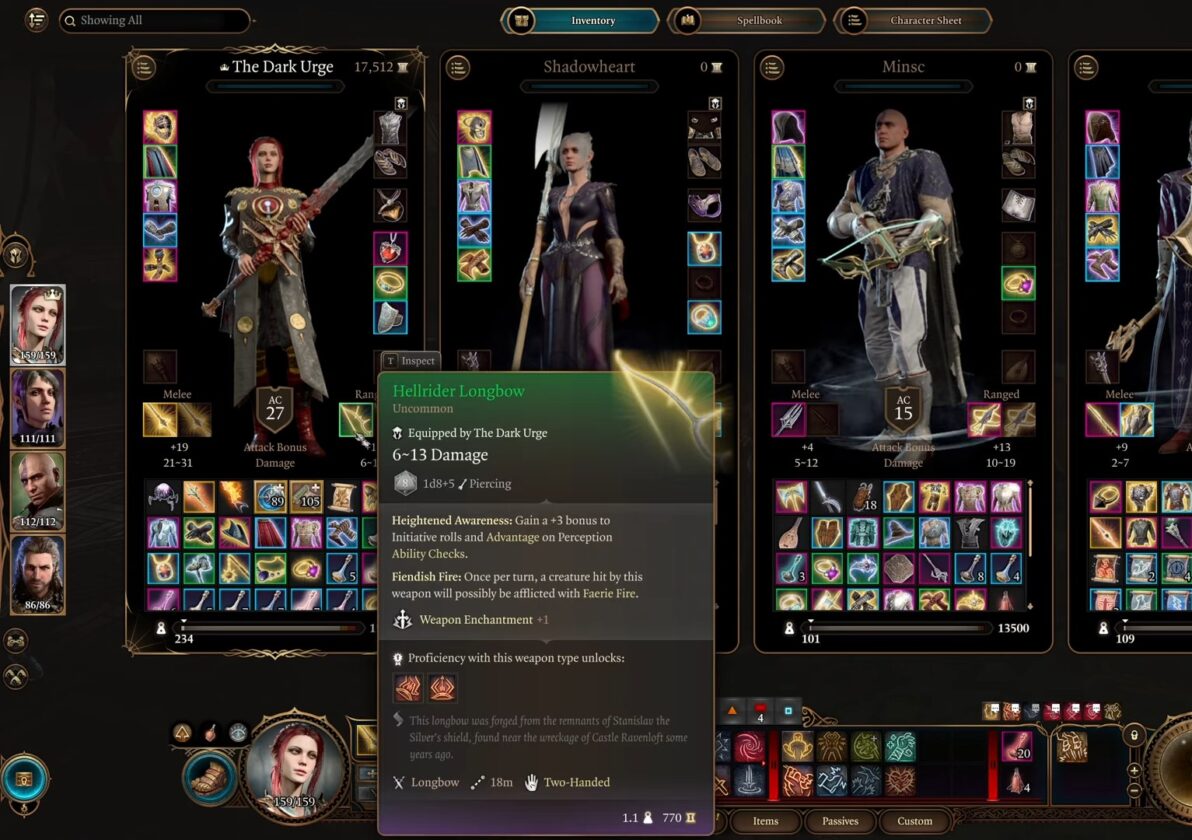Select the Inventory tab
Screen dimensions: 1192x840
coord(584,20)
